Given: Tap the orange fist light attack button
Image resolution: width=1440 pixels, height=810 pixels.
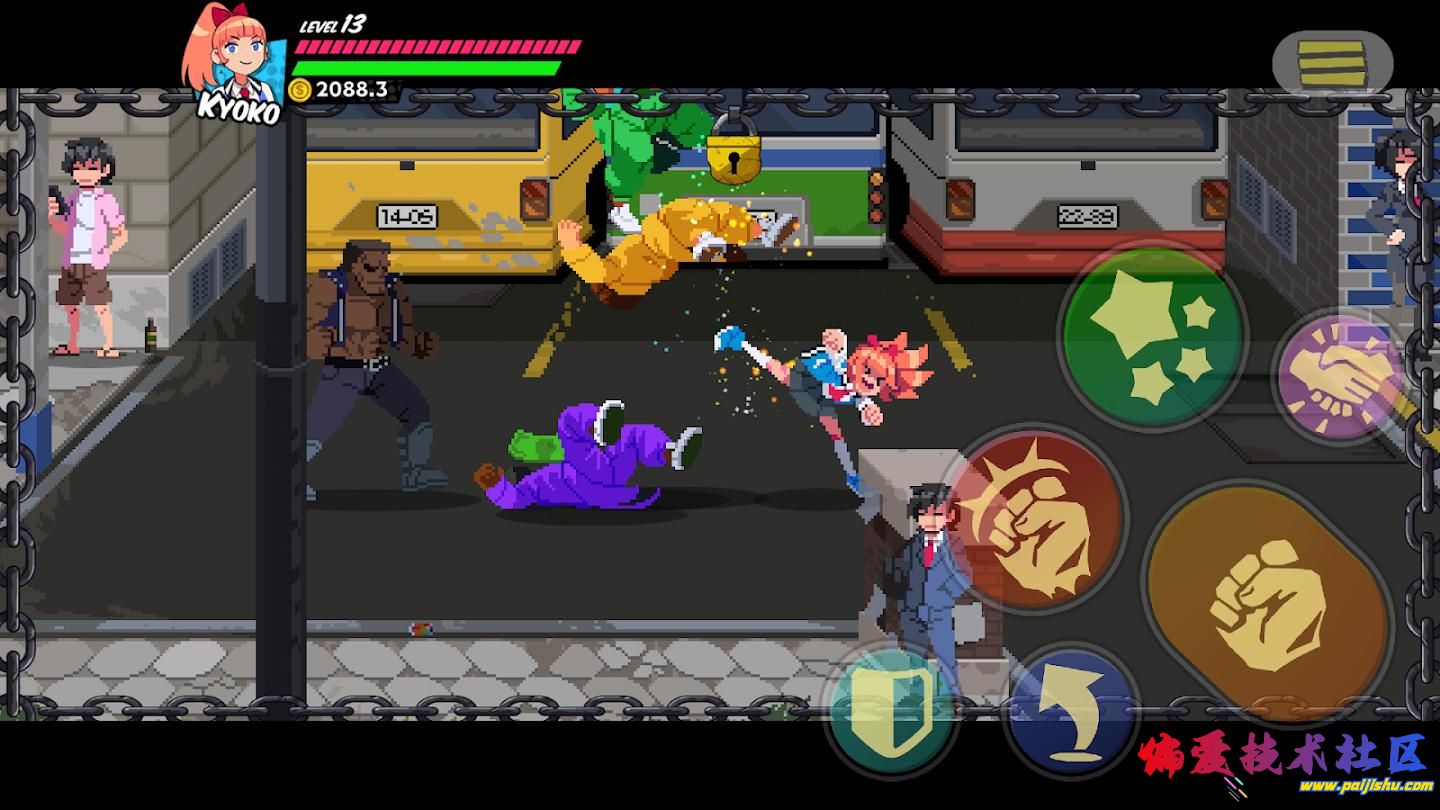Looking at the screenshot, I should tap(1266, 602).
